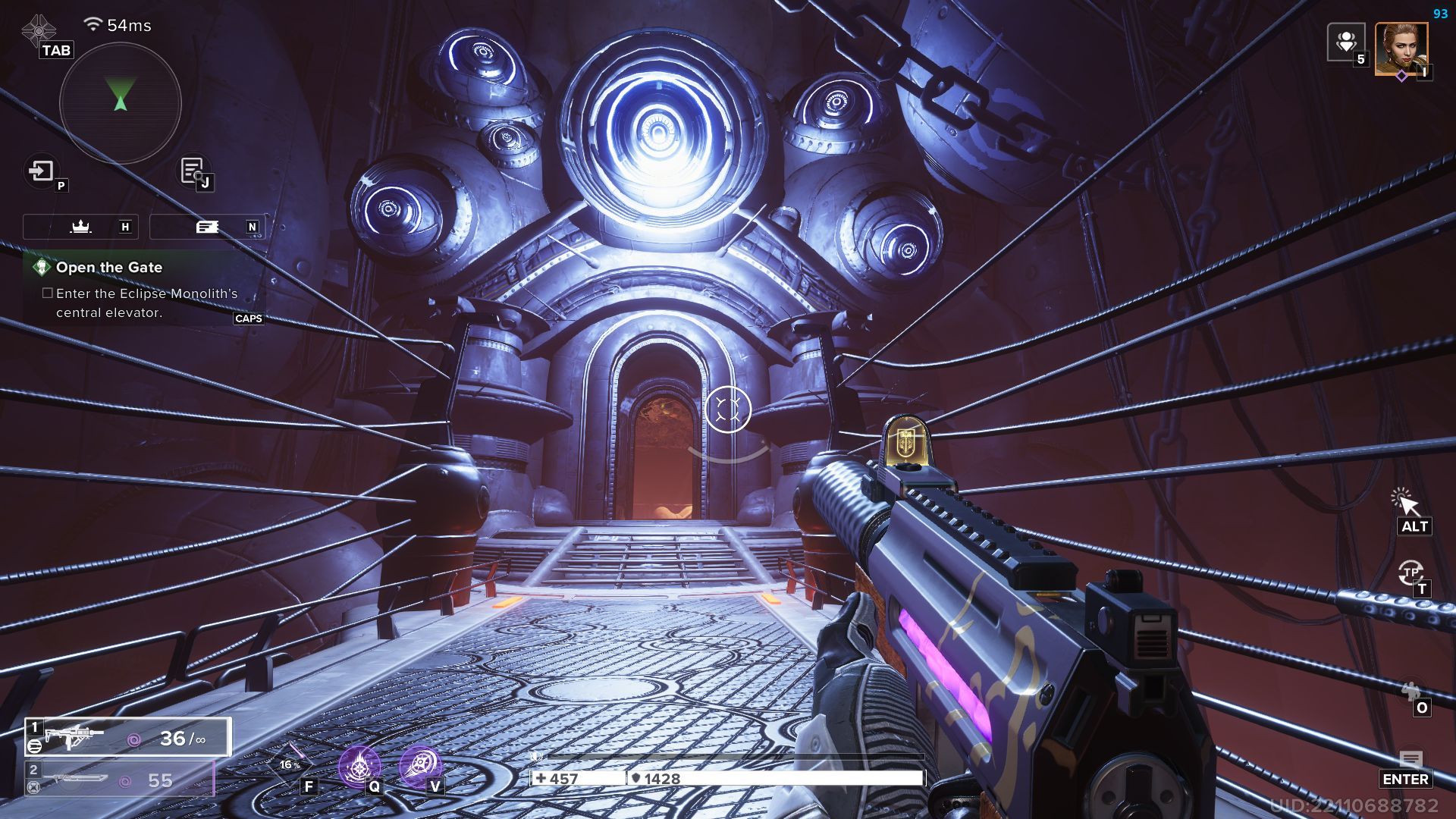Click the faded icon above chat
Image resolution: width=1456 pixels, height=819 pixels.
[1410, 692]
